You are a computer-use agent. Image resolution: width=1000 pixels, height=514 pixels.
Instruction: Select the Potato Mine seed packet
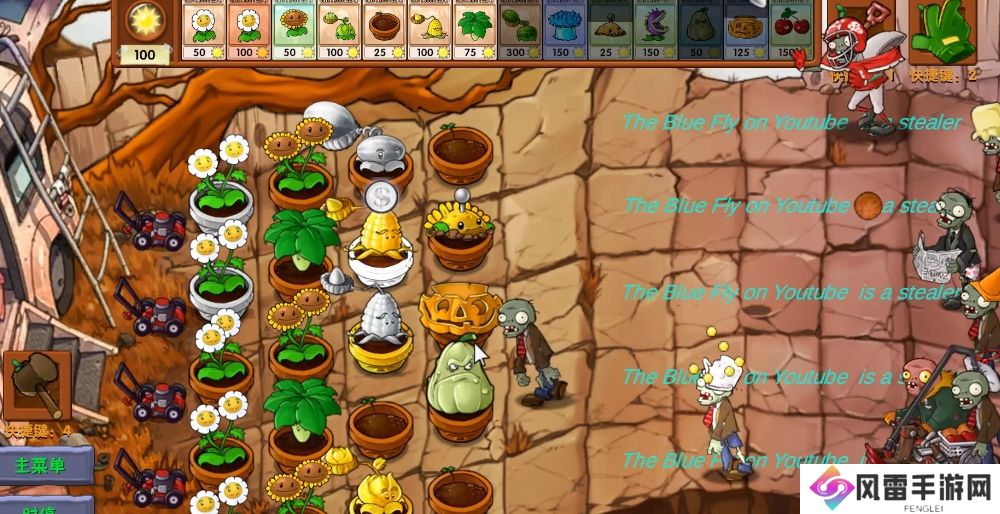point(607,30)
